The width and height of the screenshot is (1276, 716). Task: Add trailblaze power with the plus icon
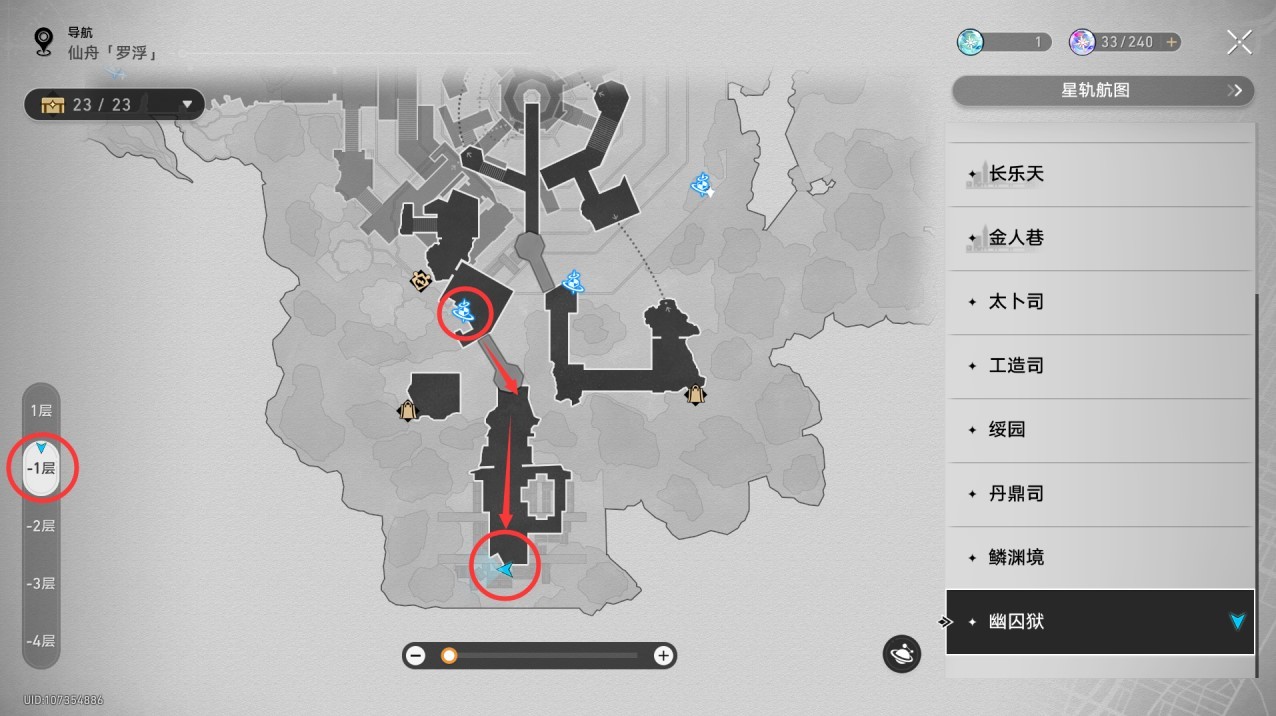1171,42
